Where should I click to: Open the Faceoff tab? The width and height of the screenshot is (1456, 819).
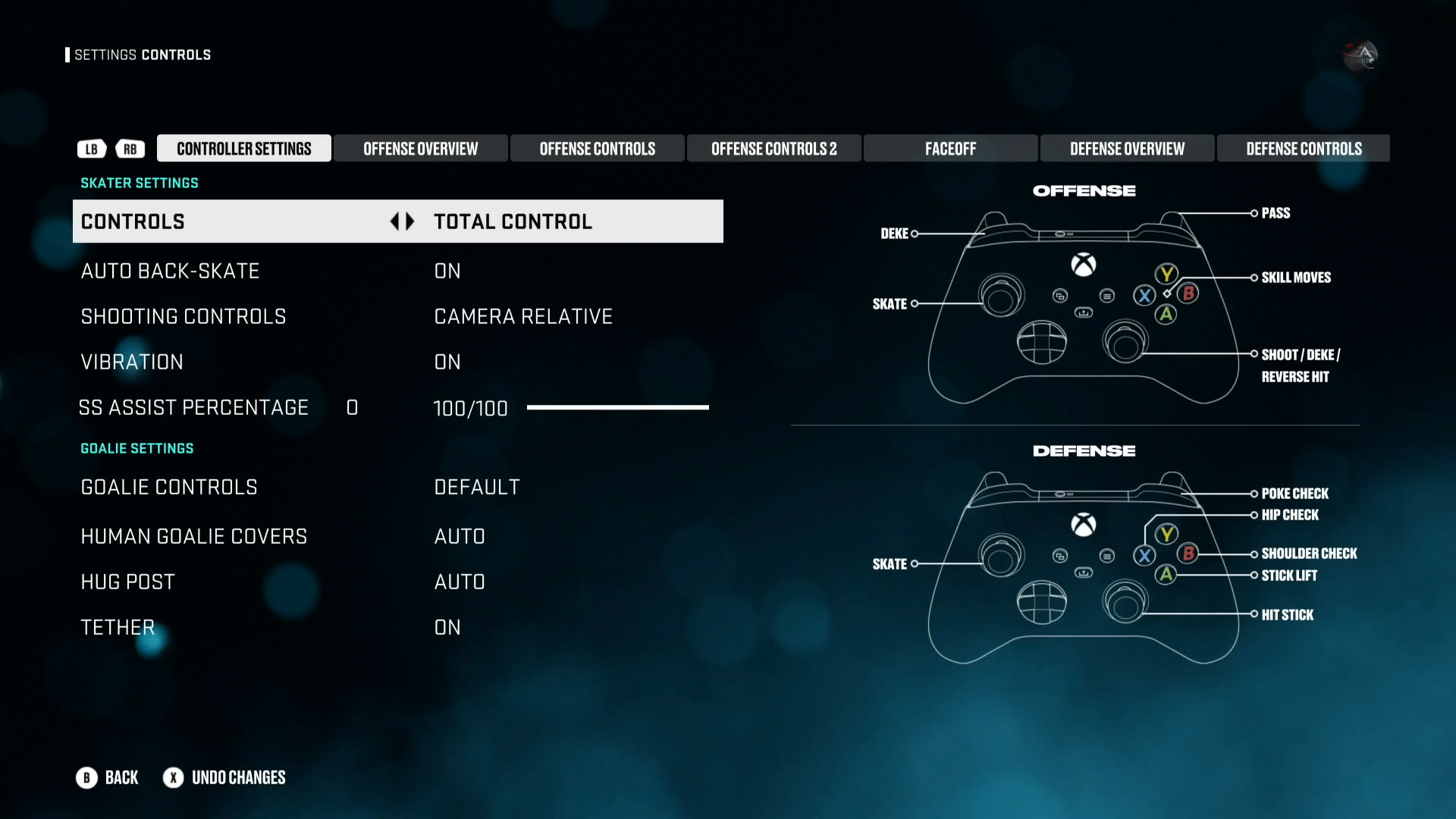click(x=950, y=149)
